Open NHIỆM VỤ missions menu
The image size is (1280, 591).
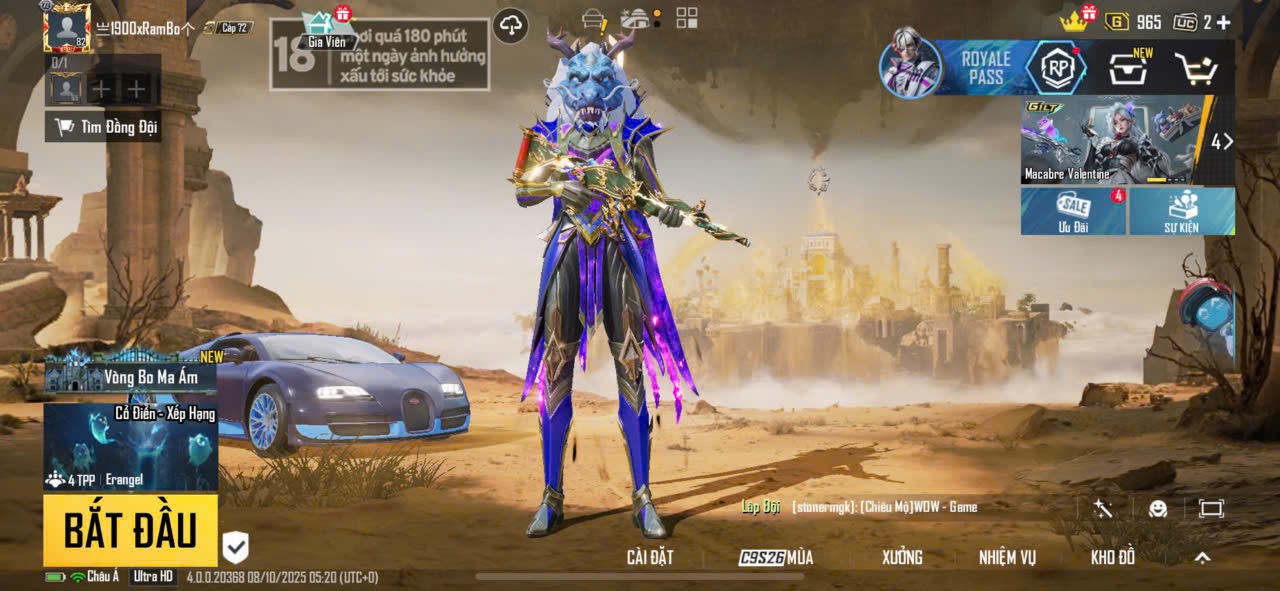(1007, 558)
